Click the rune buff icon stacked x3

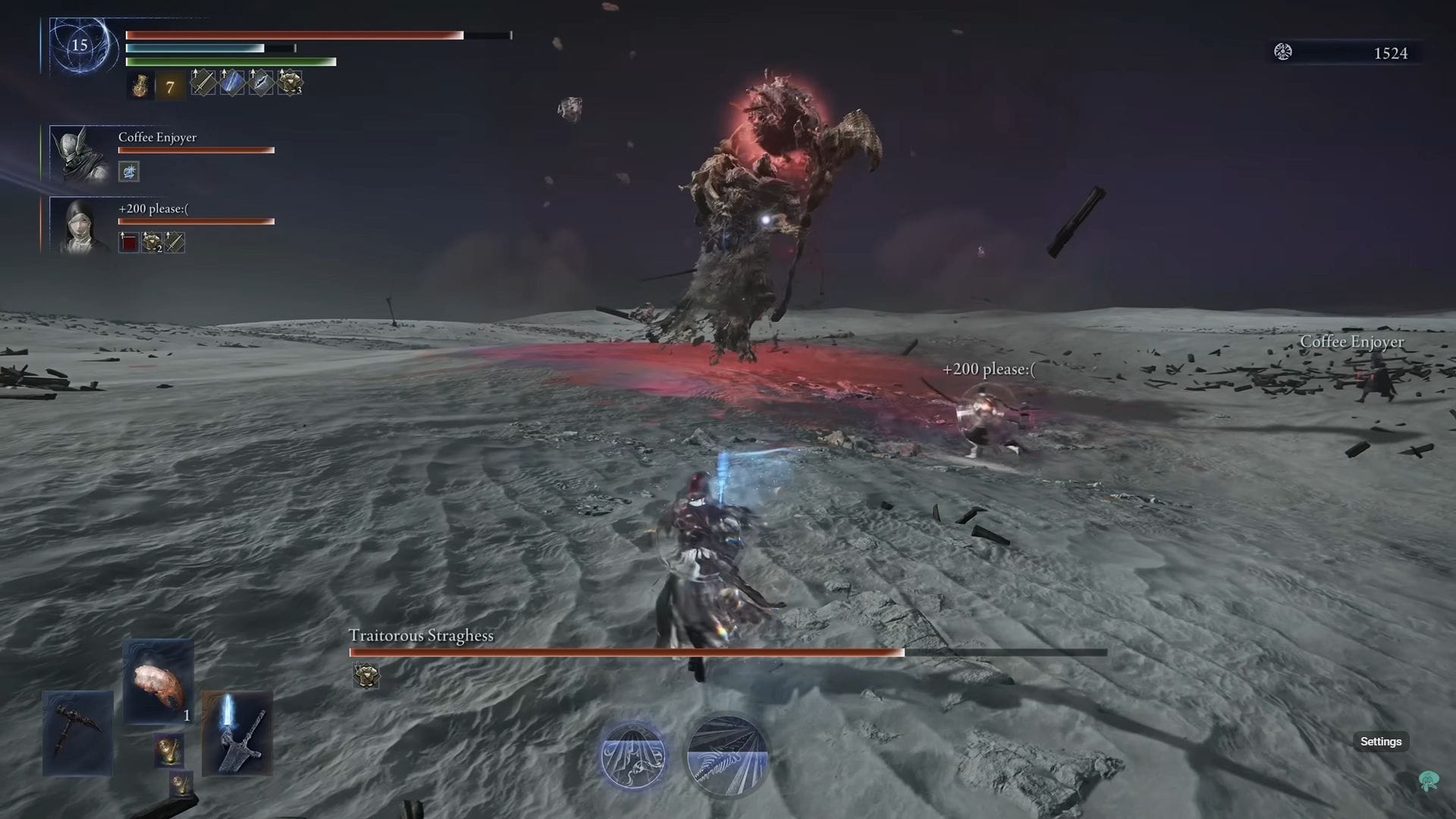pyautogui.click(x=290, y=83)
